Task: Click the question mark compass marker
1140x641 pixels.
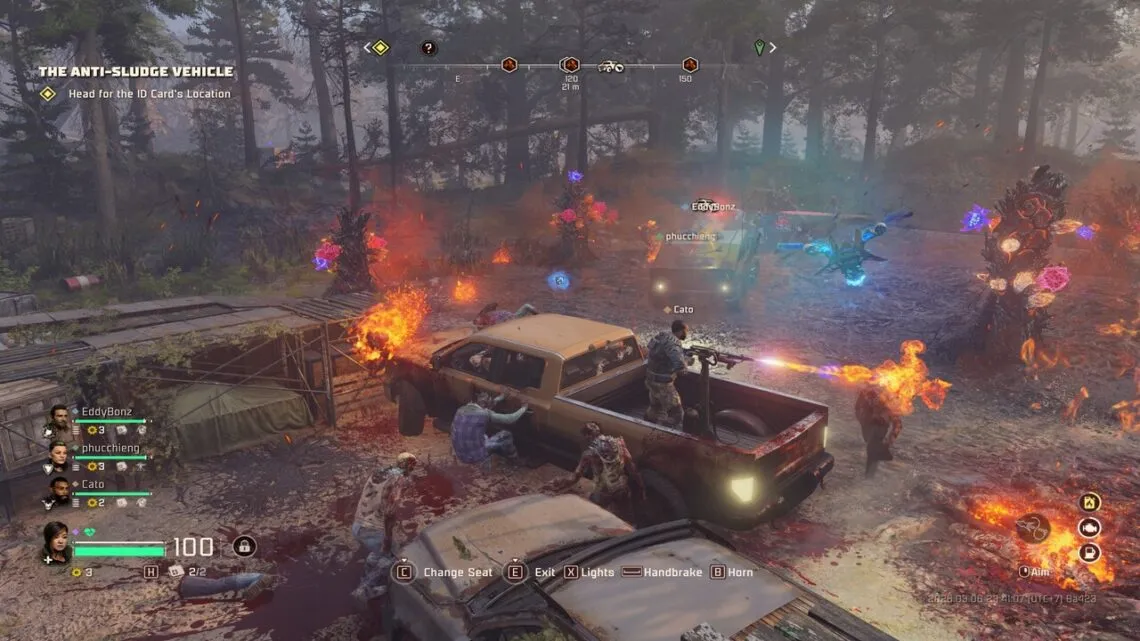Action: tap(428, 47)
